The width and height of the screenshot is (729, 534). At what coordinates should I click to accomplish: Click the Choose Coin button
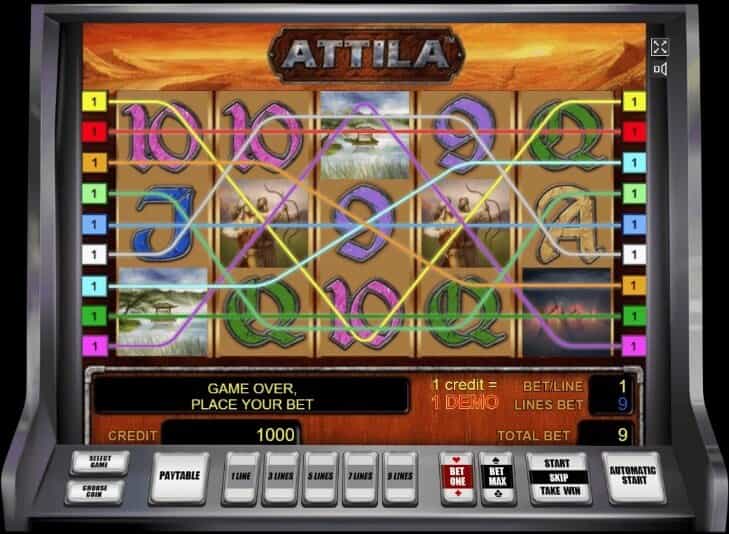point(94,490)
